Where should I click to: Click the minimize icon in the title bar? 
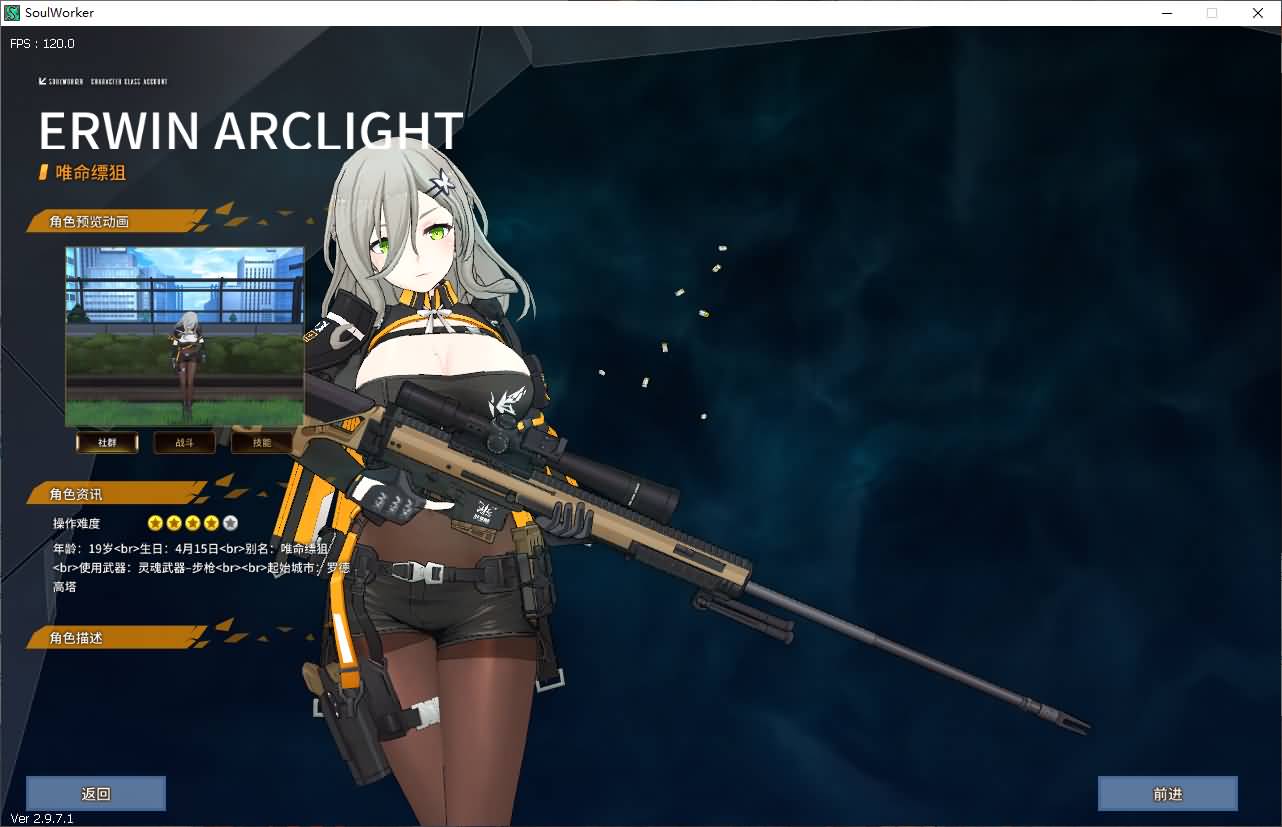[x=1166, y=13]
